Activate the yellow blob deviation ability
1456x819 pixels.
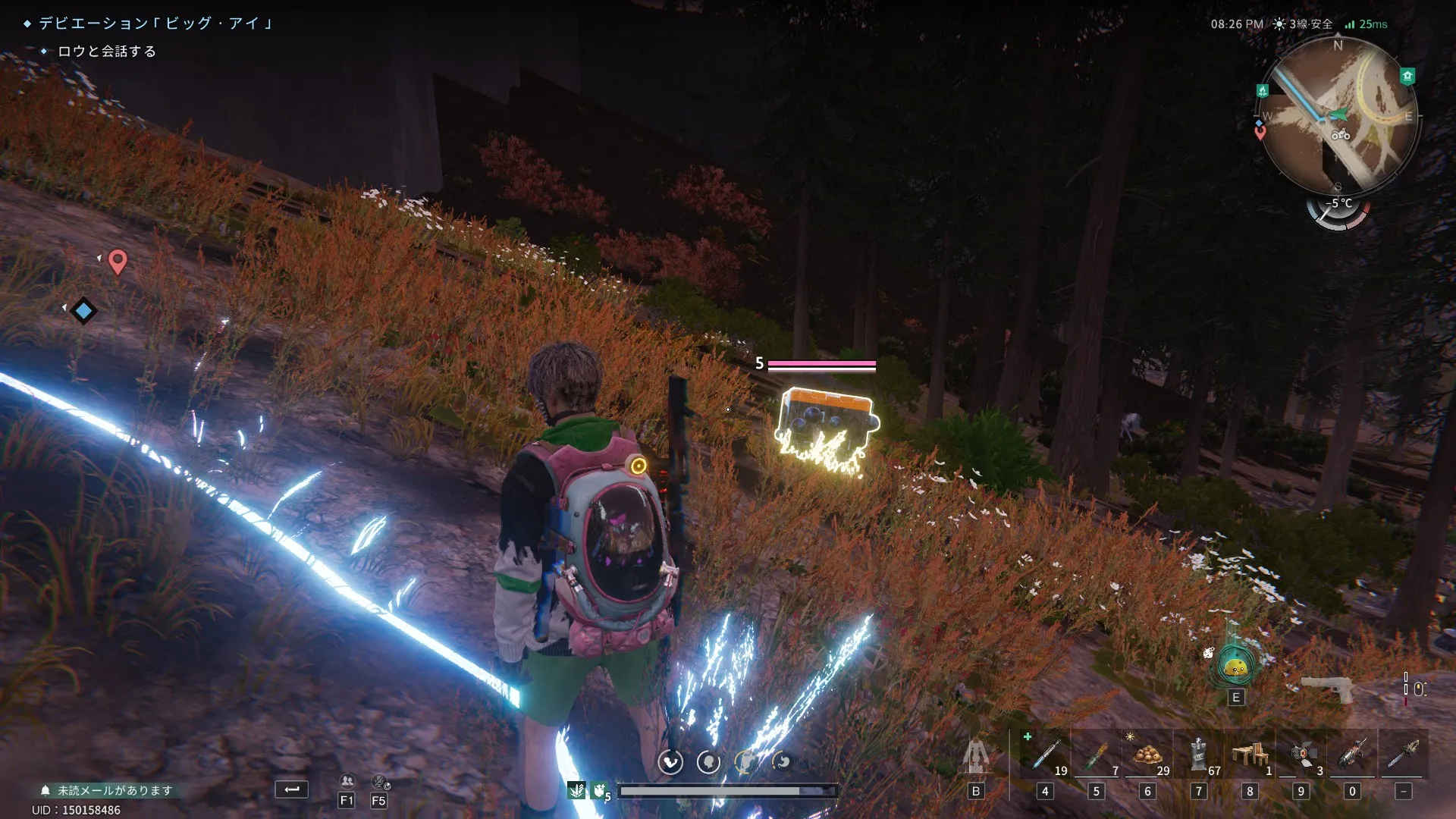(x=1235, y=667)
